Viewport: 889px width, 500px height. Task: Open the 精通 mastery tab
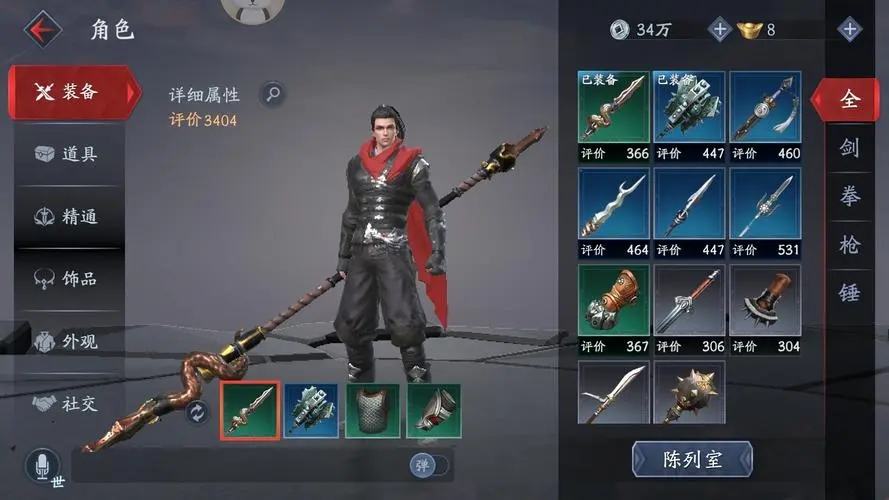point(68,216)
